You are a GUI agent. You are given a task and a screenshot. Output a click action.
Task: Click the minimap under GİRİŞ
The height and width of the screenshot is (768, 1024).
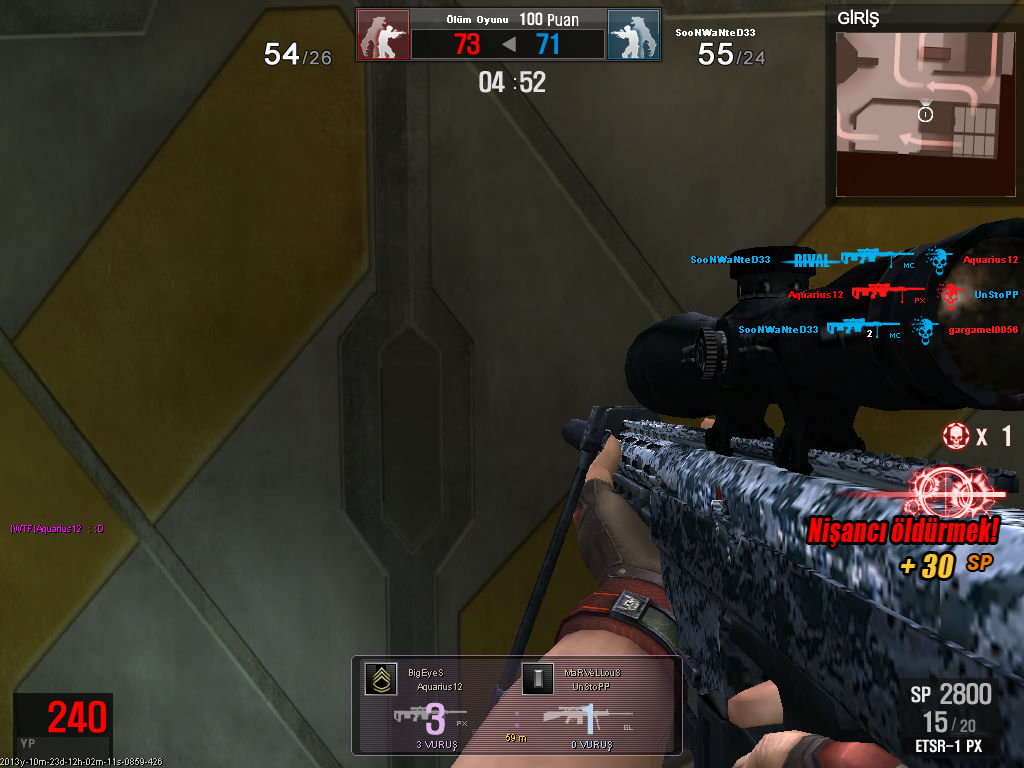(917, 112)
